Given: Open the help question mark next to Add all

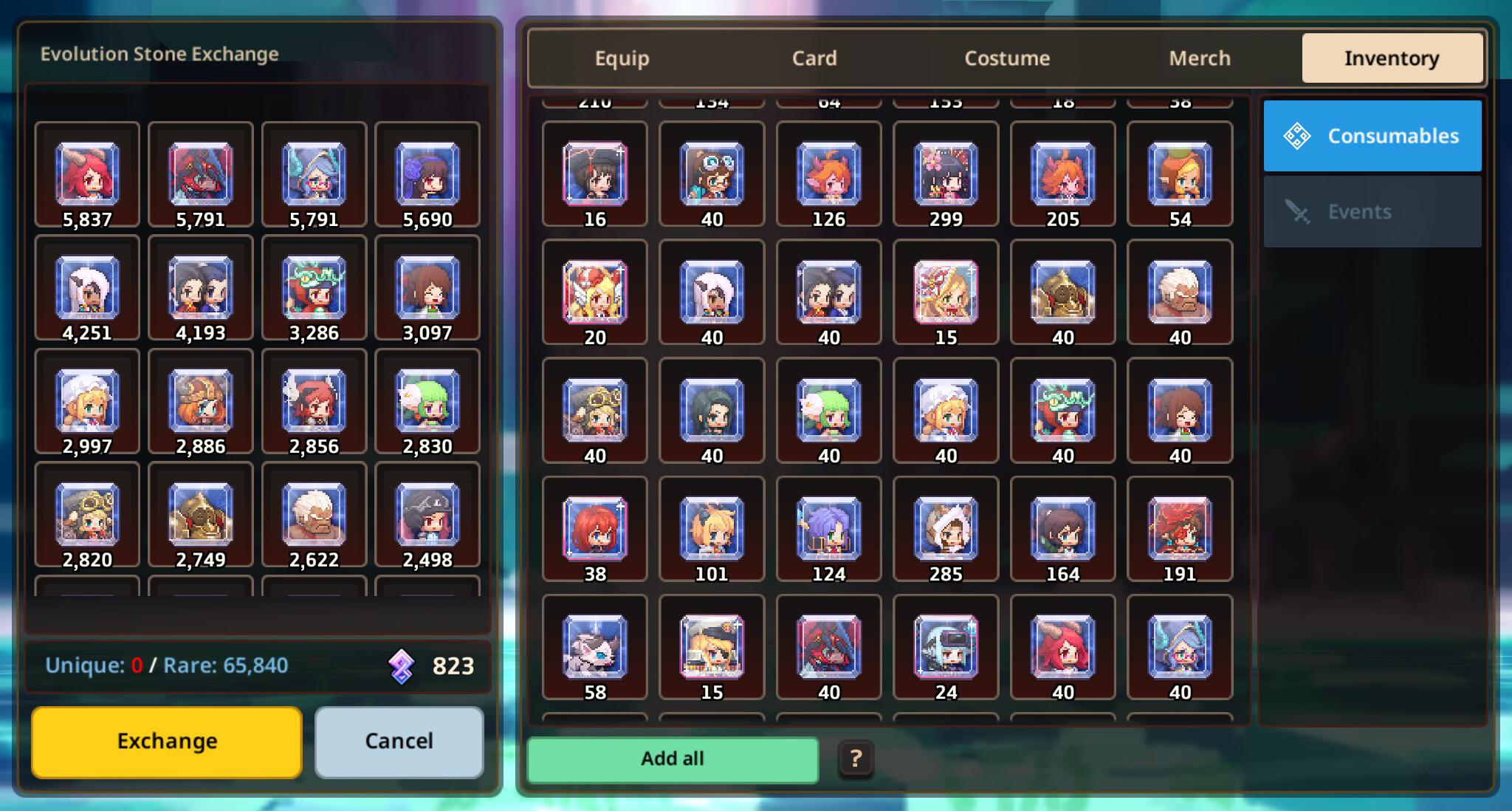Looking at the screenshot, I should (x=855, y=759).
